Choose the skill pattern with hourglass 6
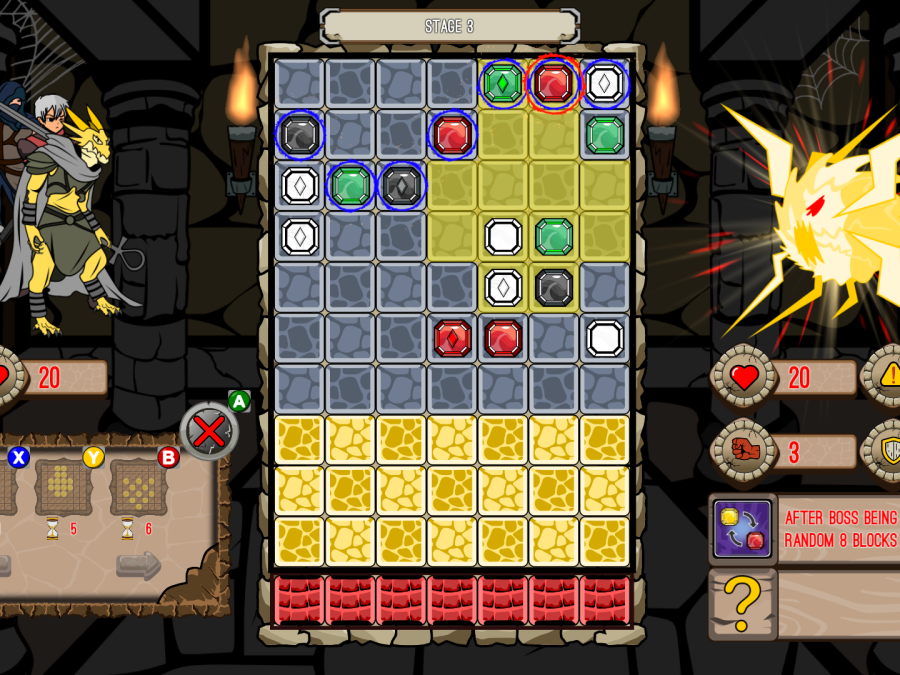 [138, 487]
